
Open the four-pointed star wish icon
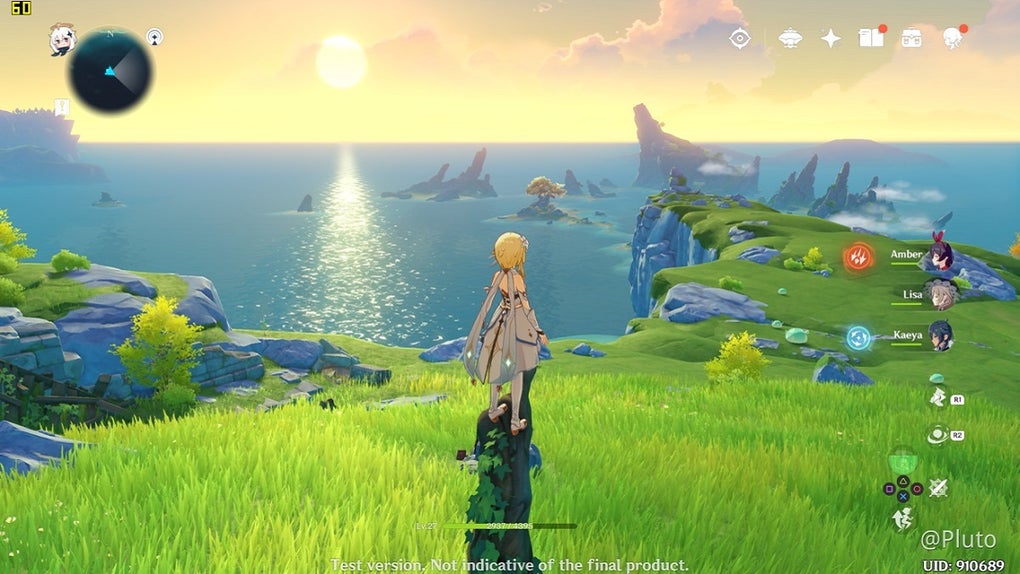(x=831, y=38)
